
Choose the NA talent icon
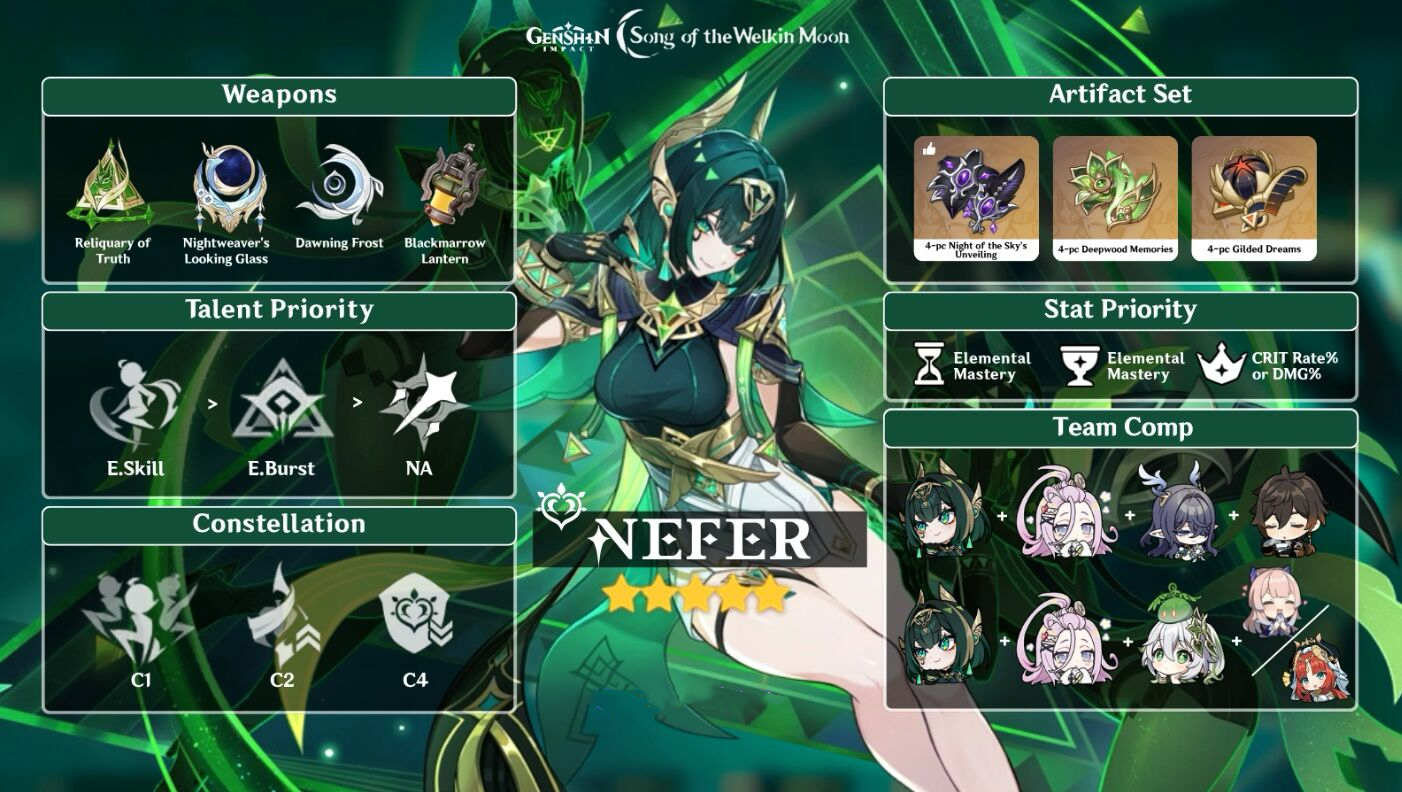pos(420,402)
